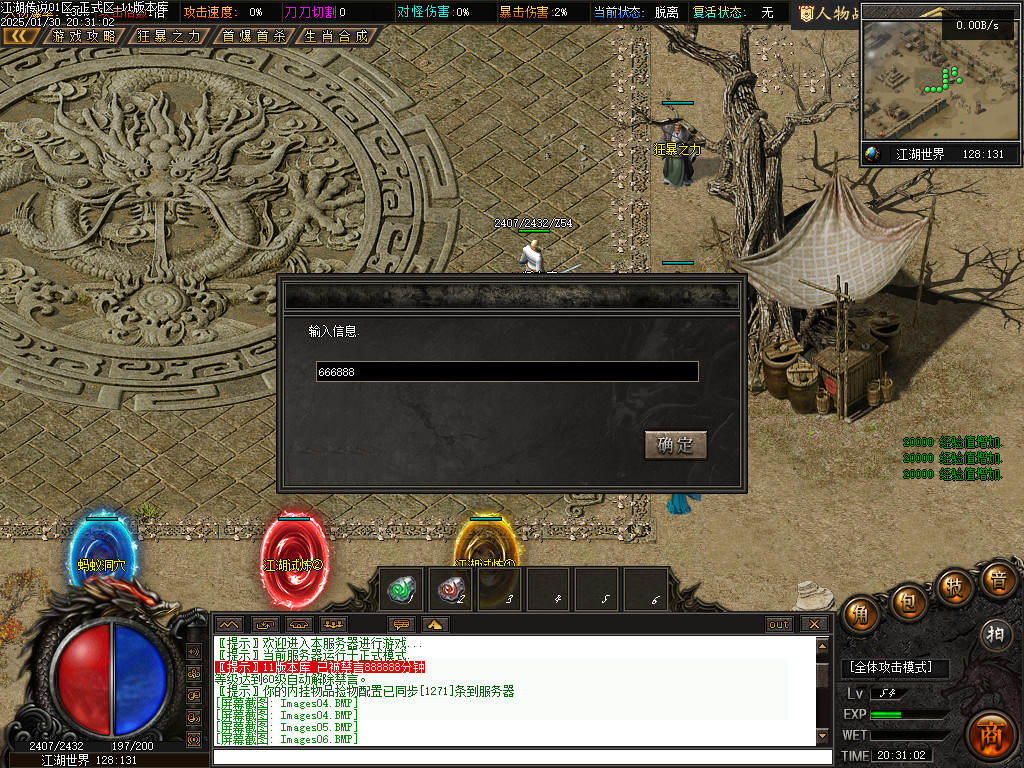This screenshot has width=1024, height=768.
Task: Use the red item in hotbar slot 2
Action: 452,589
